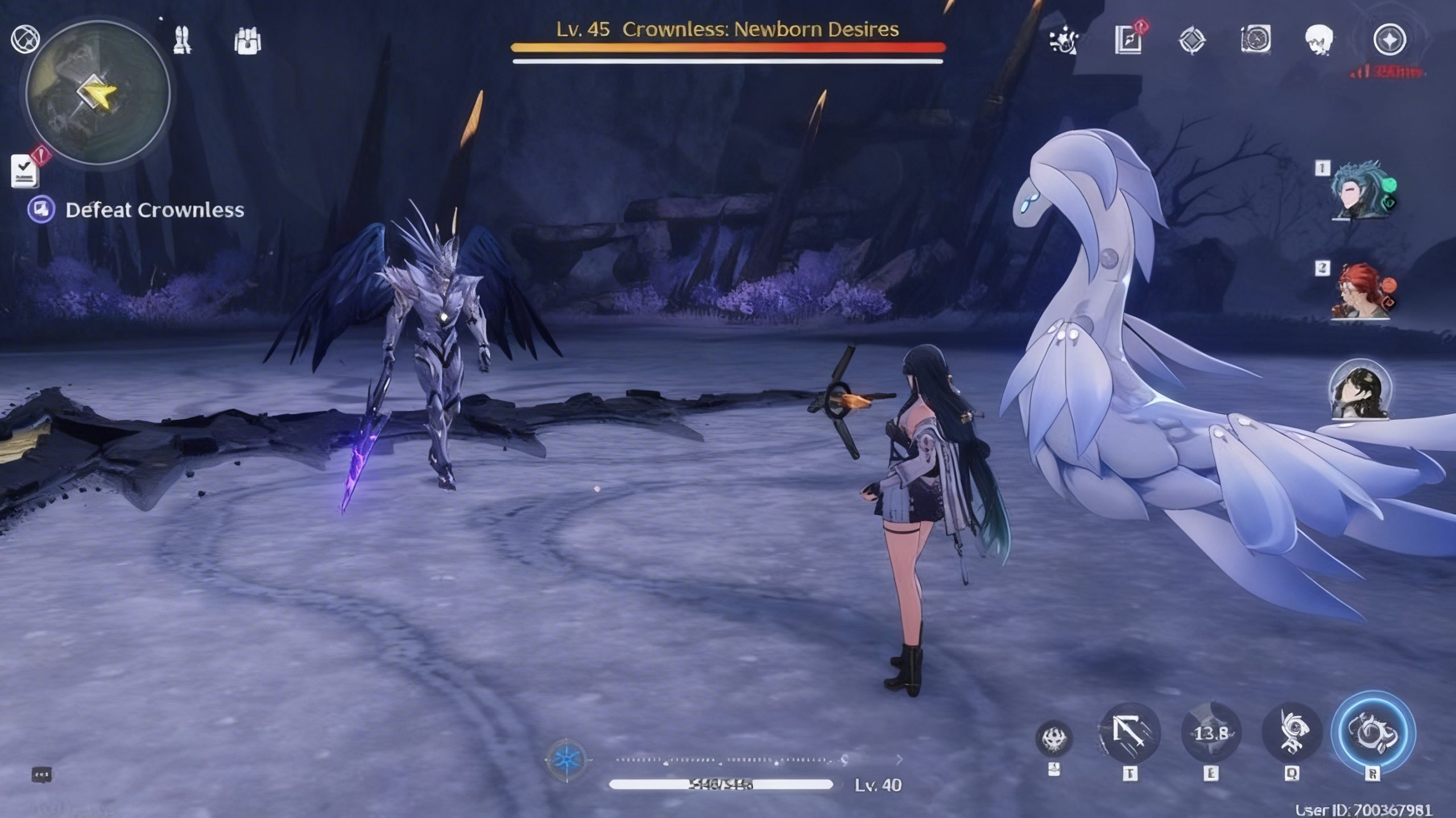Viewport: 1456px width, 818px height.
Task: Open the book icon with red notification
Action: 1128,40
